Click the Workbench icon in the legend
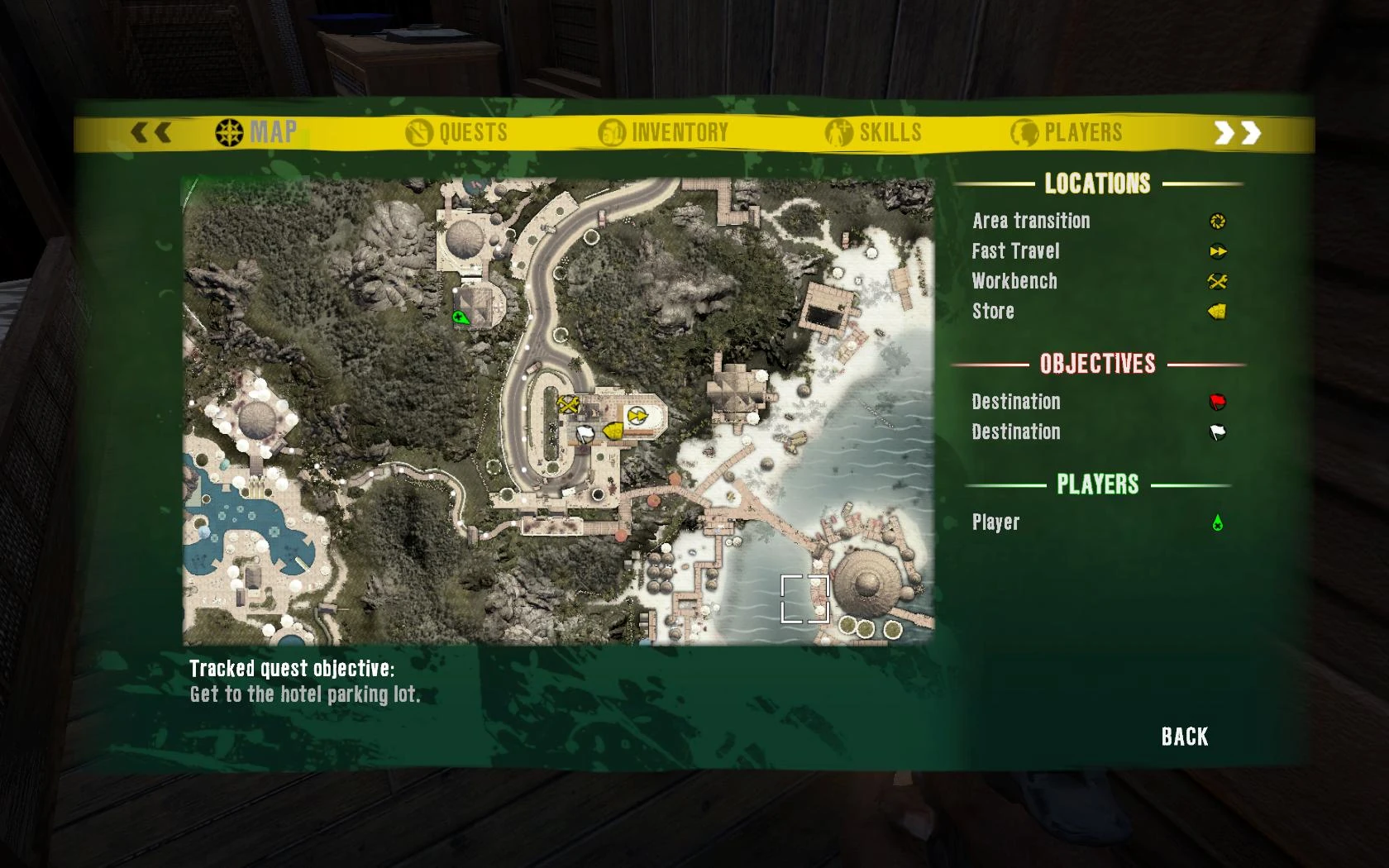Viewport: 1389px width, 868px height. click(1215, 282)
